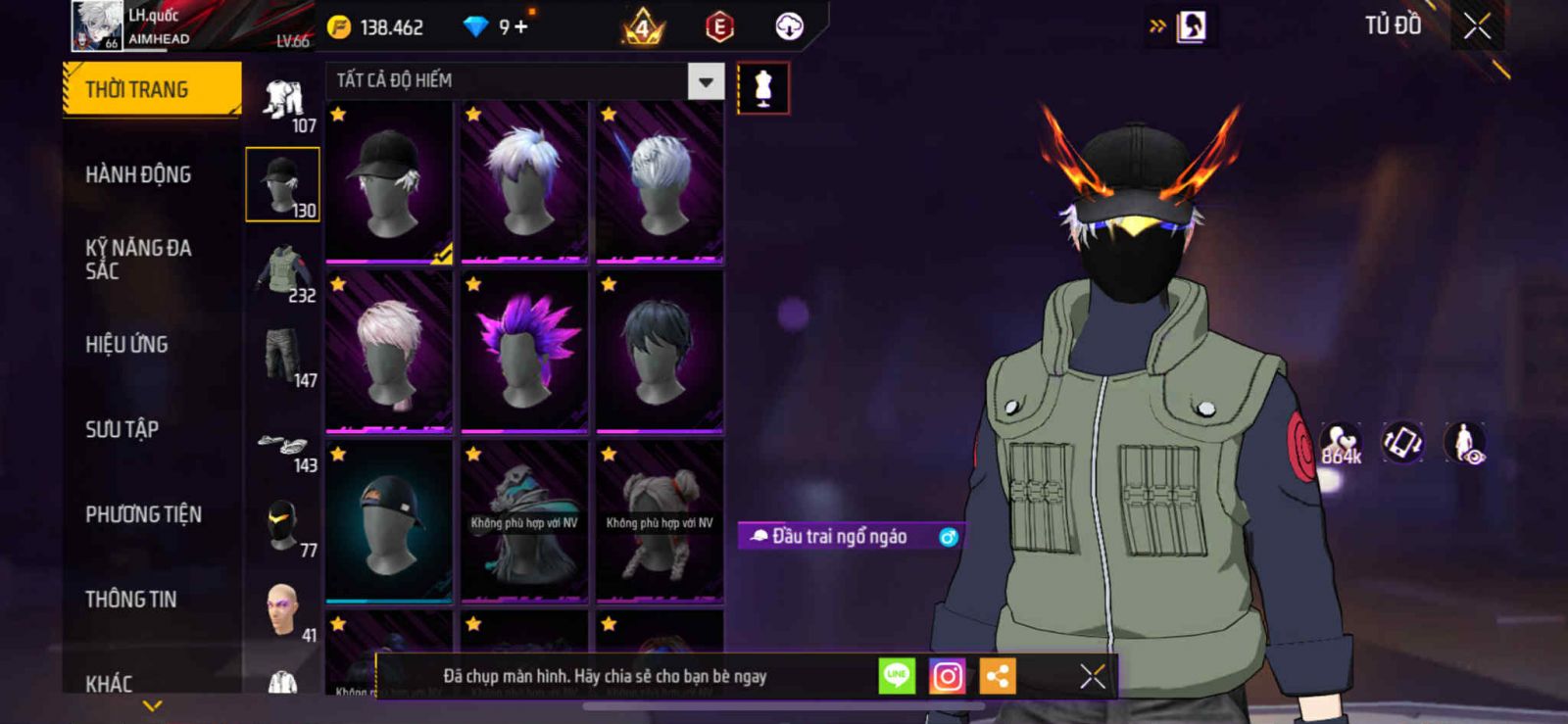Dismiss the screenshot share banner
Viewport: 1568px width, 724px height.
click(x=1092, y=676)
